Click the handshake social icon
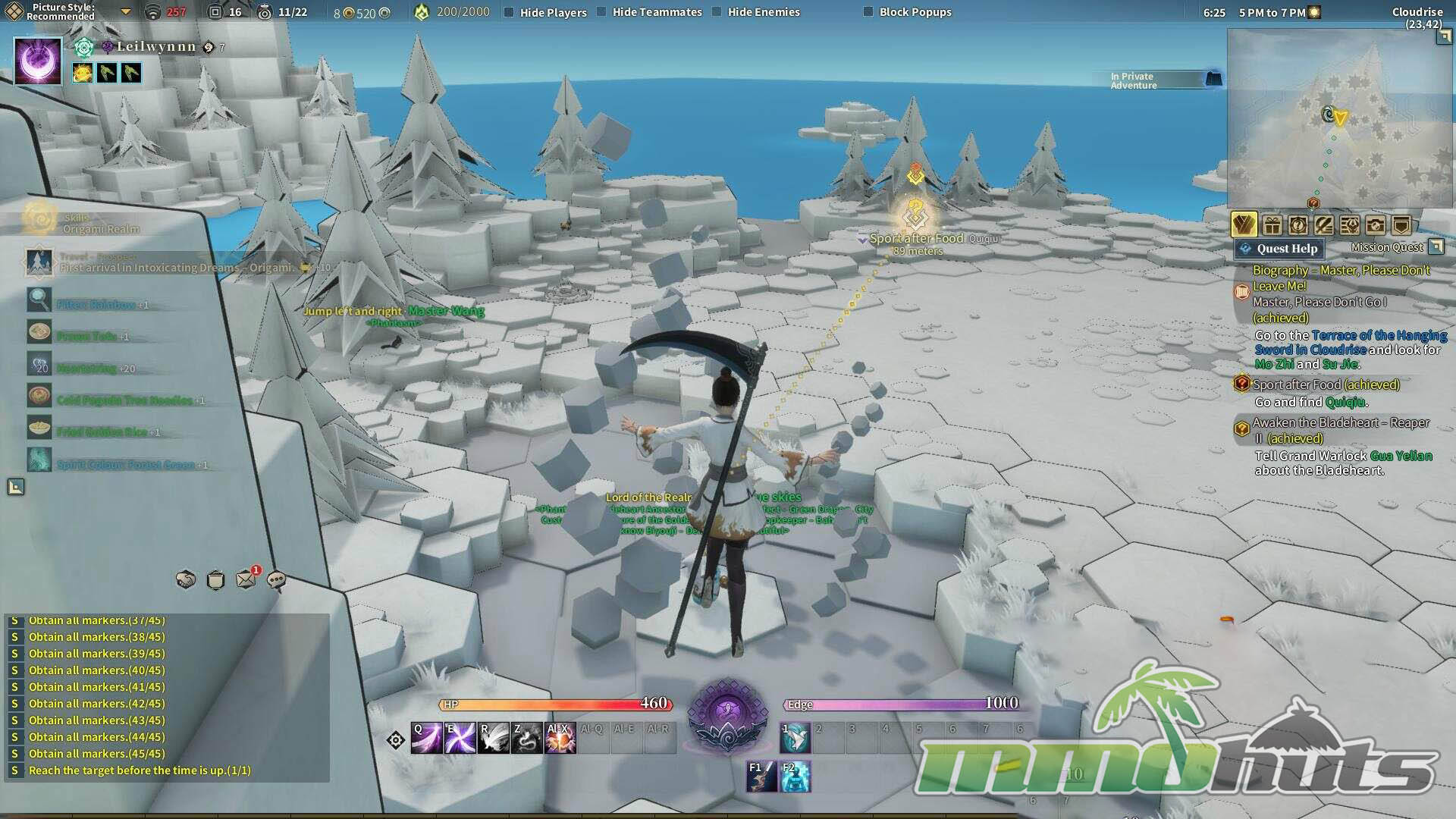This screenshot has height=819, width=1456. (186, 580)
